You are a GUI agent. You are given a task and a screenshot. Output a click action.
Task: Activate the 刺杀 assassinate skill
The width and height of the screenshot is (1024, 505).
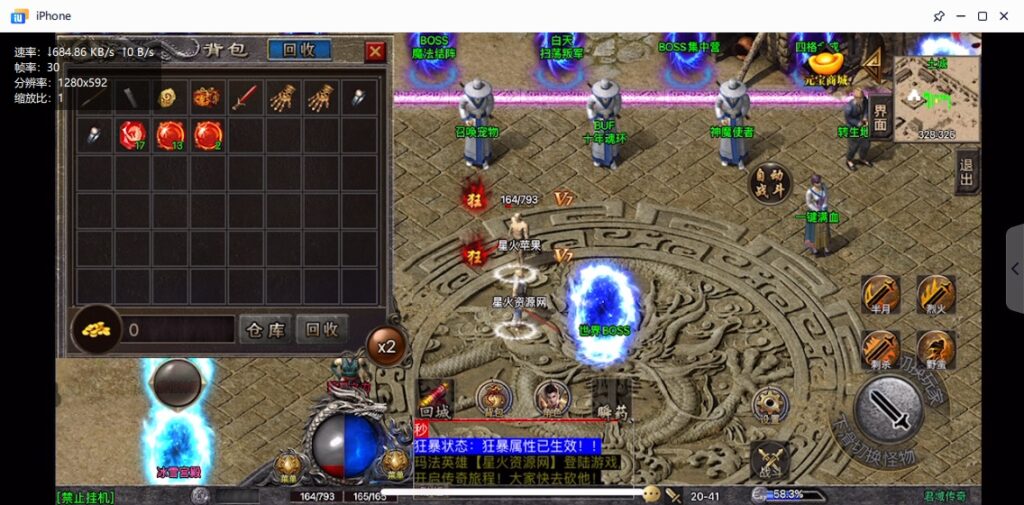pos(881,349)
